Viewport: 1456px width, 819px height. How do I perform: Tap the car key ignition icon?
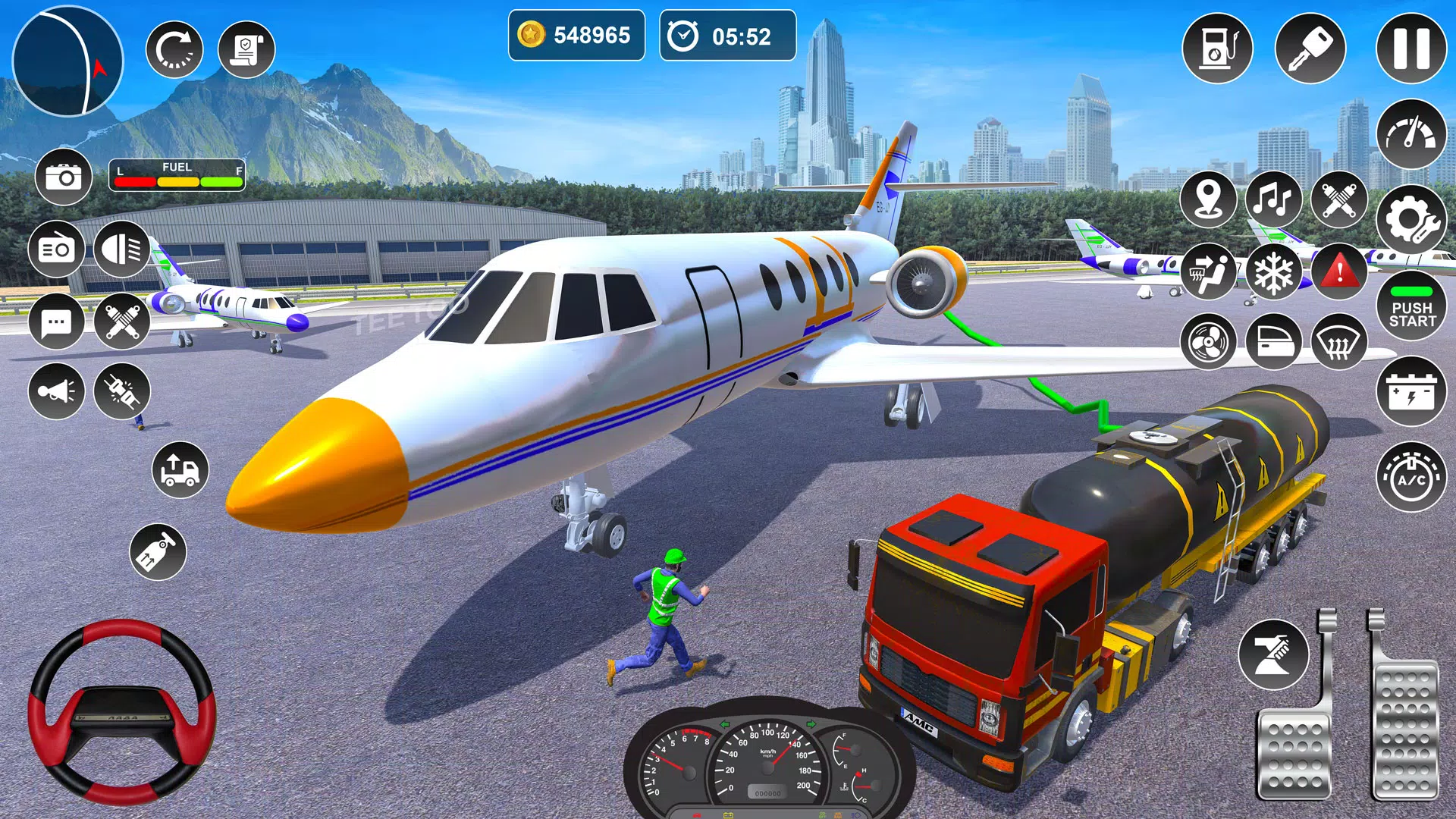pyautogui.click(x=1310, y=49)
